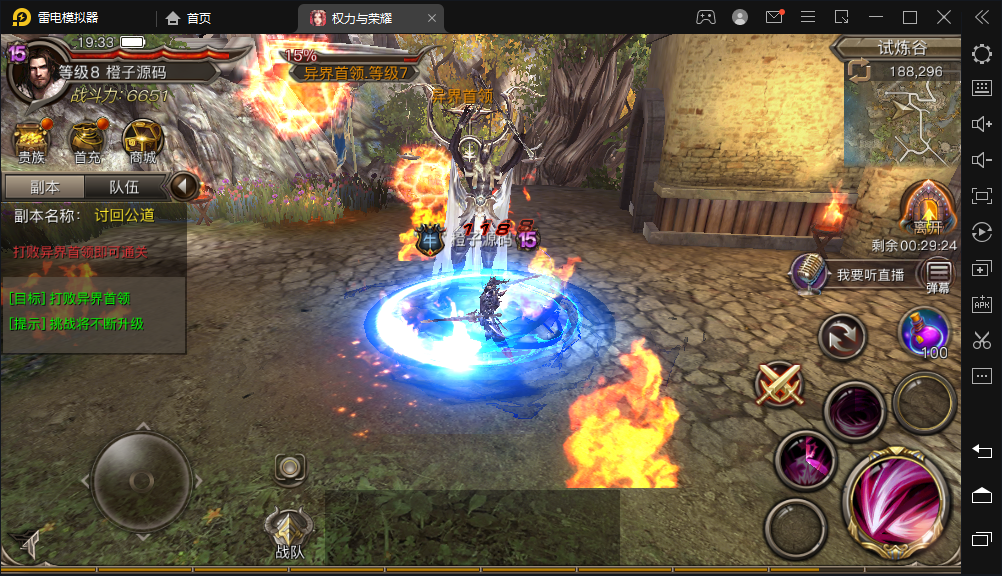Open the 首充 first-recharge reward

click(87, 142)
